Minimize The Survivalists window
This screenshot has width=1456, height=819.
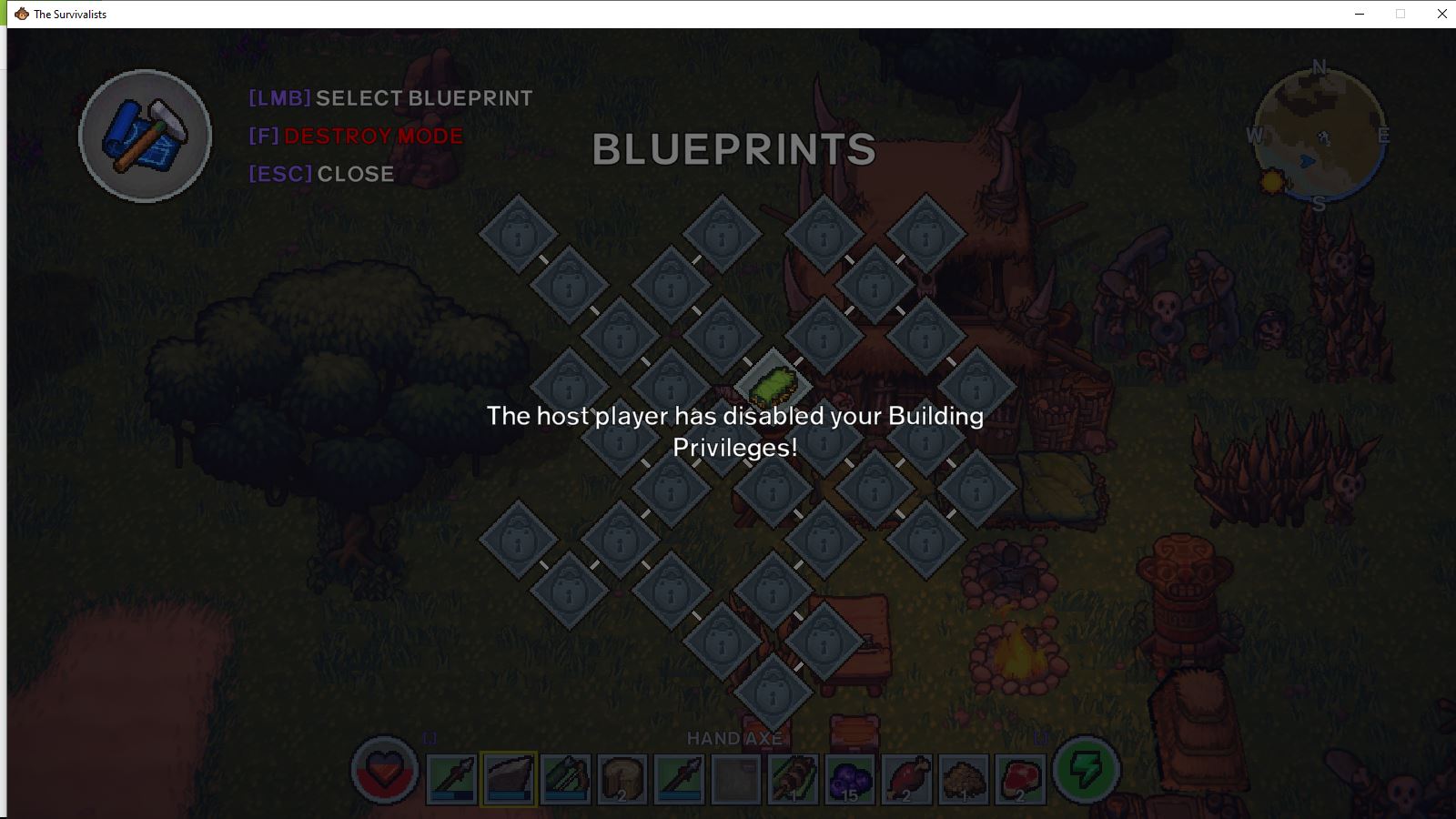coord(1360,14)
